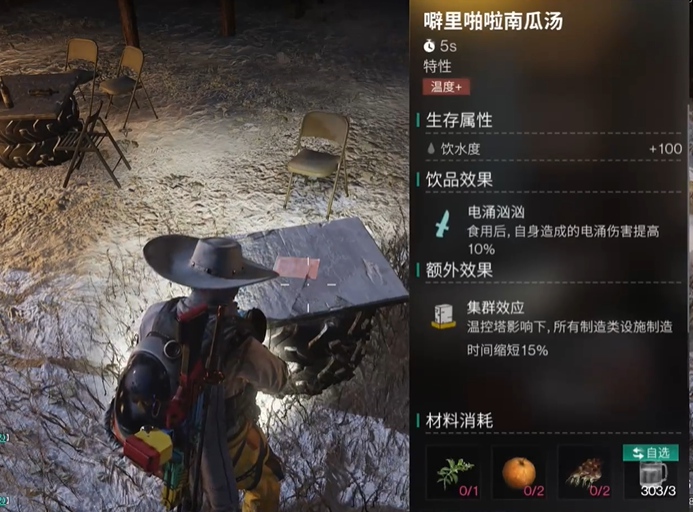Select the brown grain material slot

coord(584,472)
